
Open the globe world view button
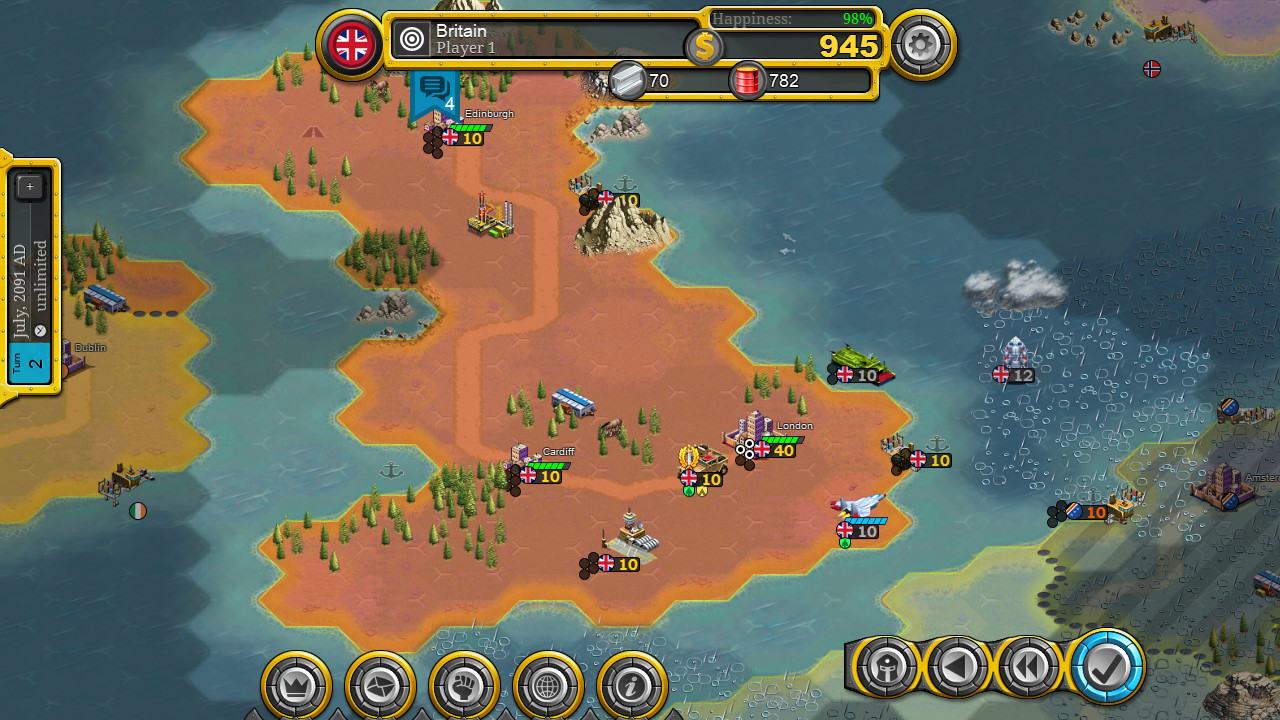pos(549,686)
